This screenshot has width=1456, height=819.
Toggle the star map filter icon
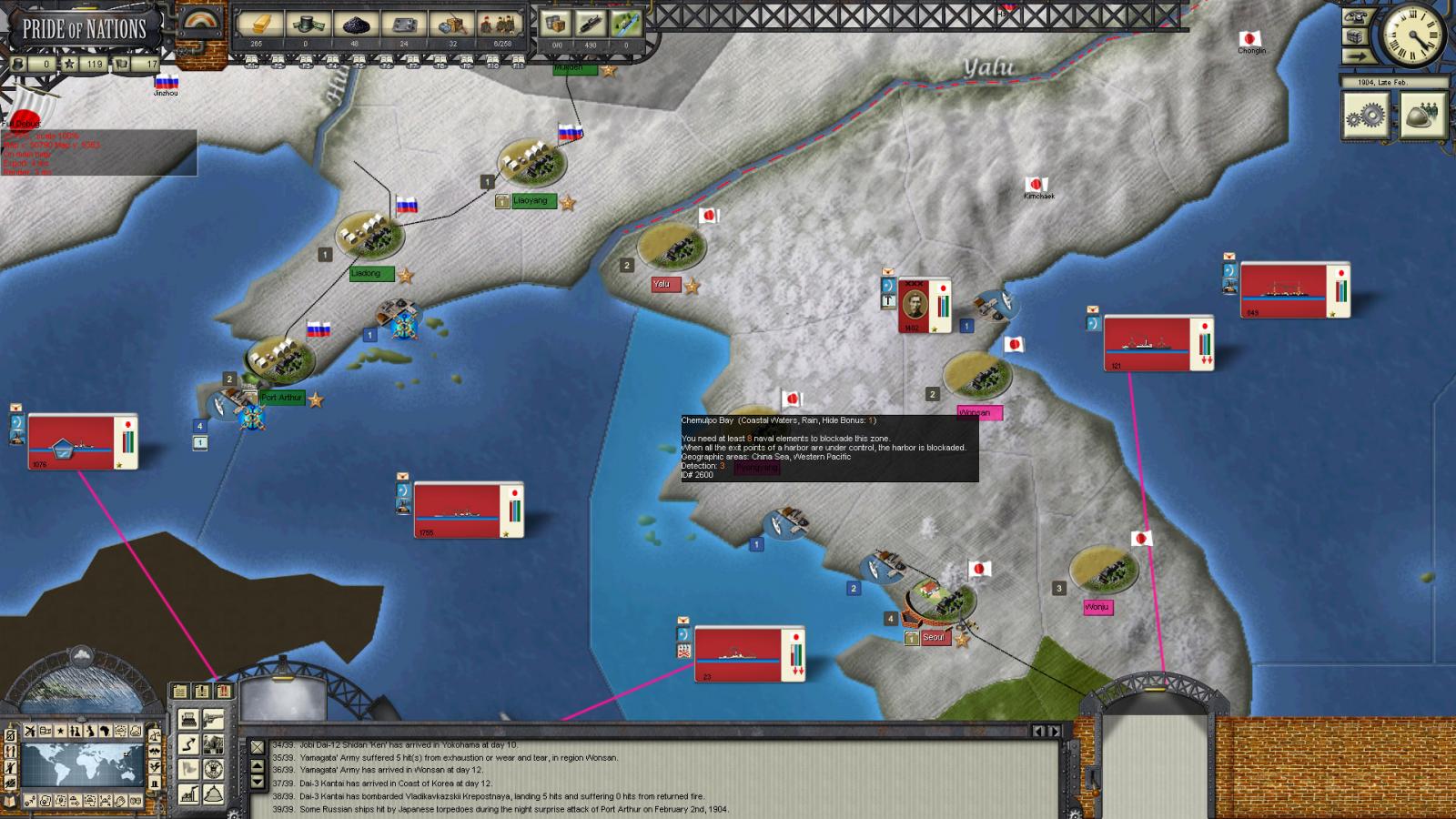coord(62,732)
